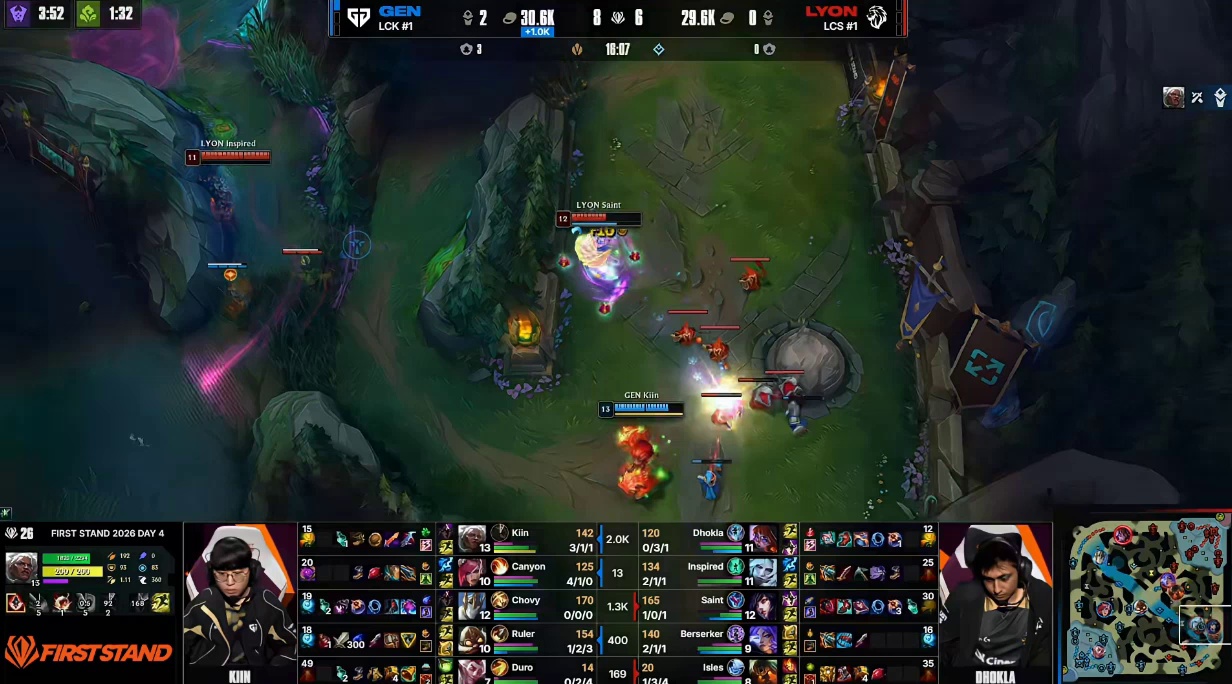Click the GEN team logo
Image resolution: width=1232 pixels, height=684 pixels.
click(358, 17)
